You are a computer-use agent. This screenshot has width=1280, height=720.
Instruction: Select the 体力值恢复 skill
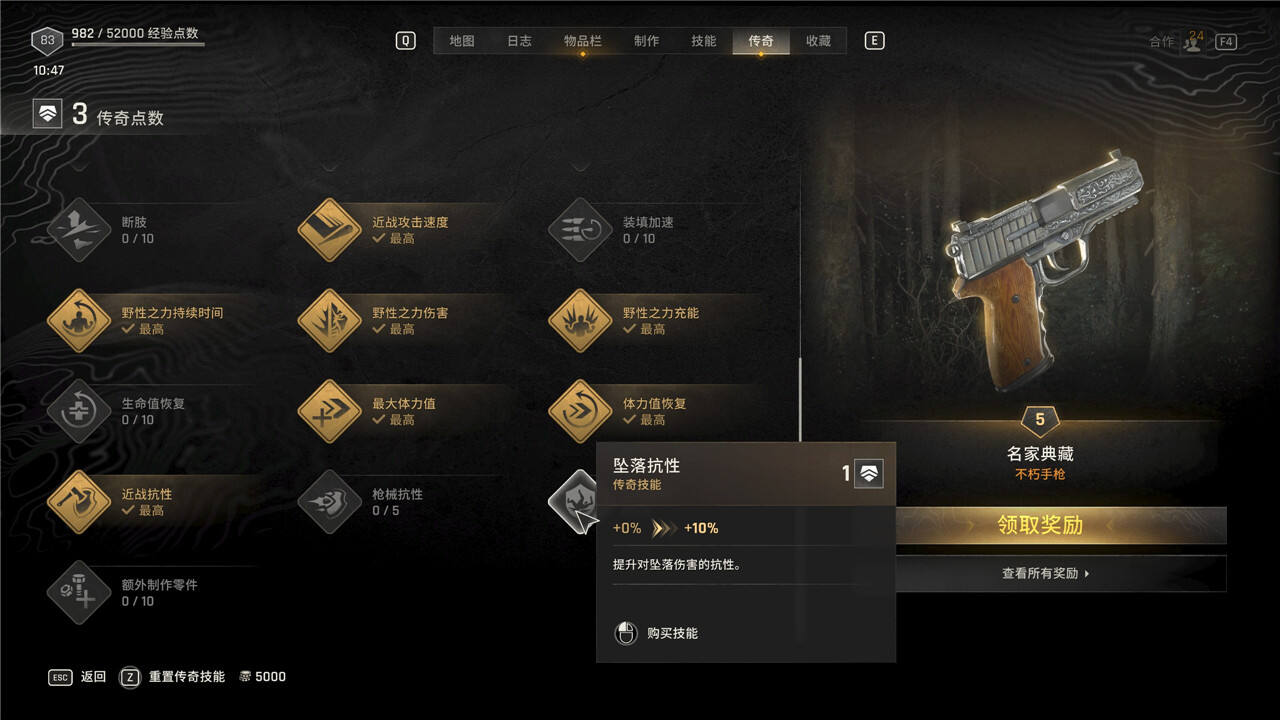click(x=580, y=411)
